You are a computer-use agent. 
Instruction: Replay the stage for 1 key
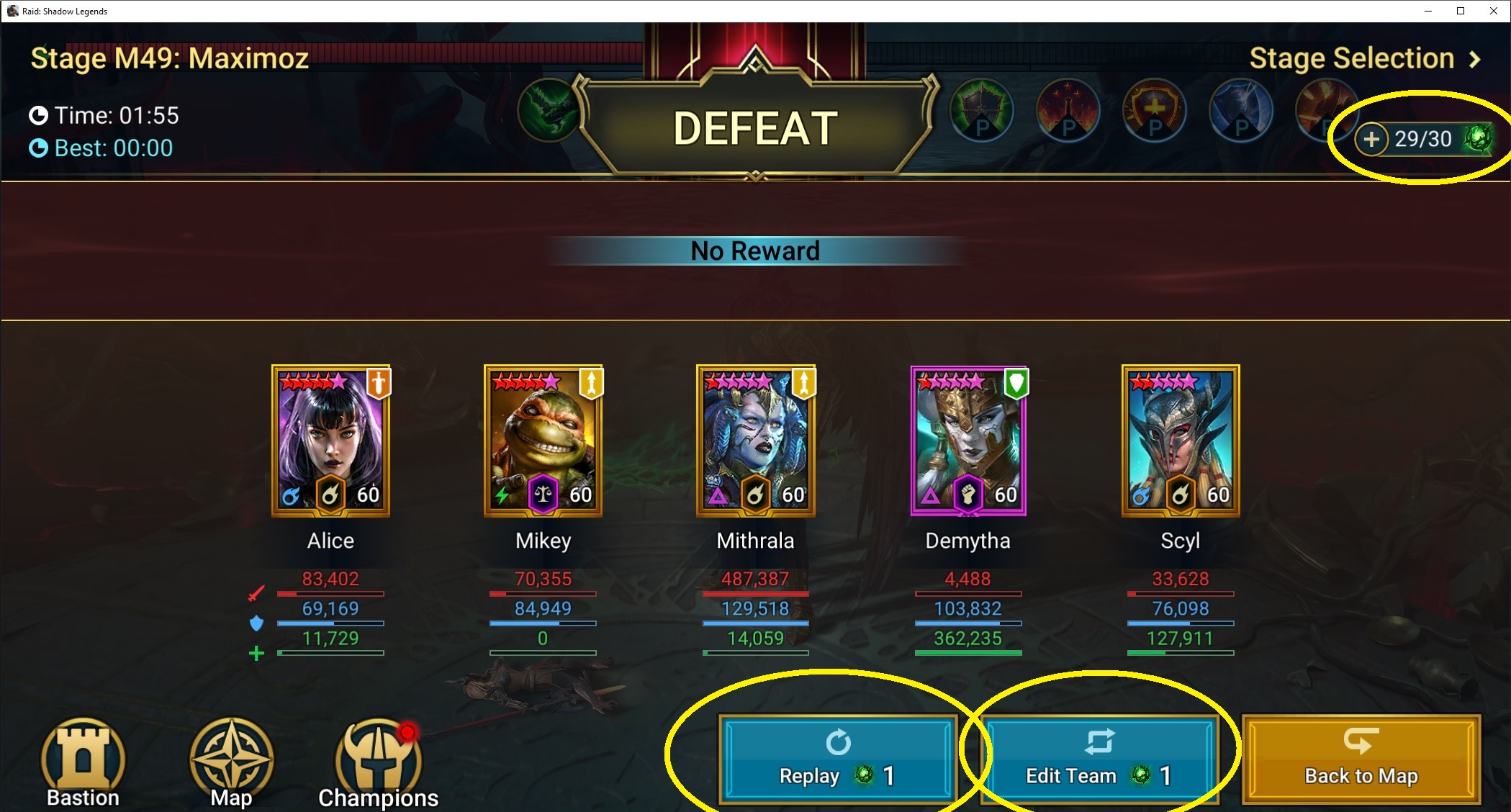point(837,759)
